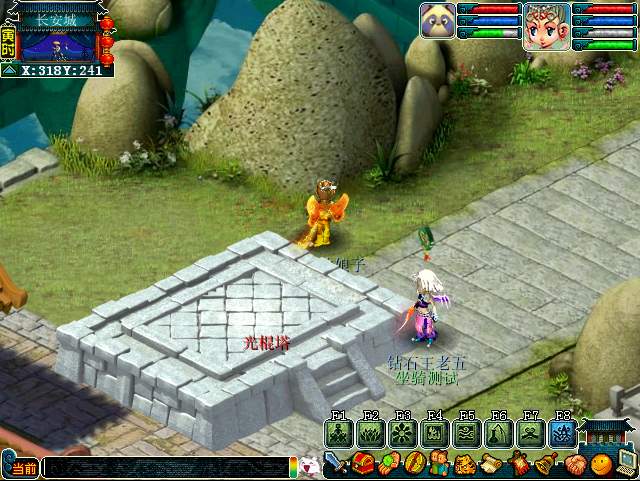Select the F6 flask skill slot

[x=498, y=433]
